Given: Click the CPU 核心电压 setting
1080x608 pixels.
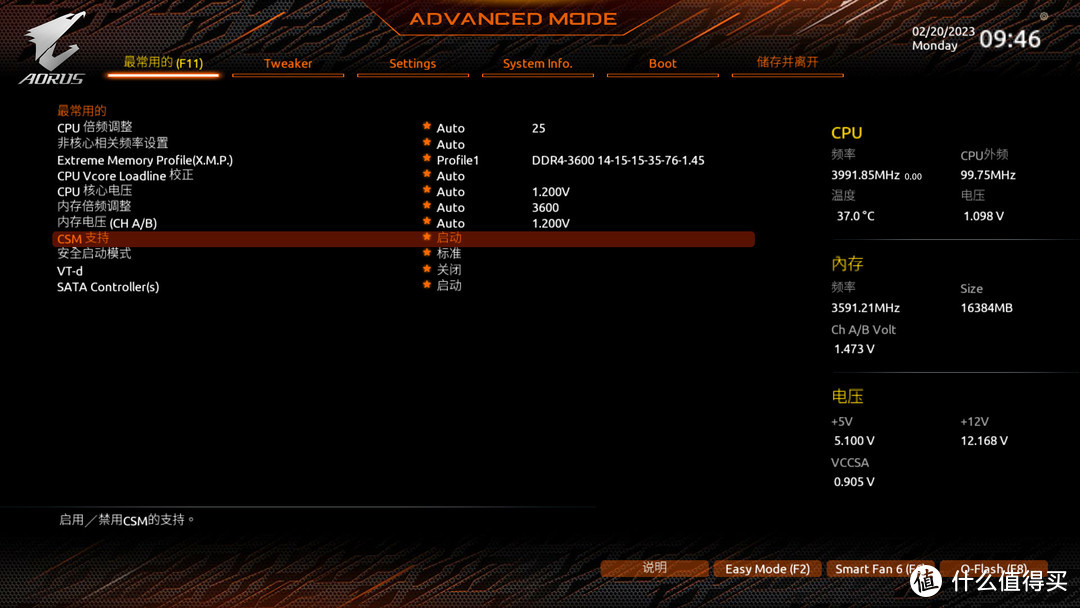Looking at the screenshot, I should point(95,192).
